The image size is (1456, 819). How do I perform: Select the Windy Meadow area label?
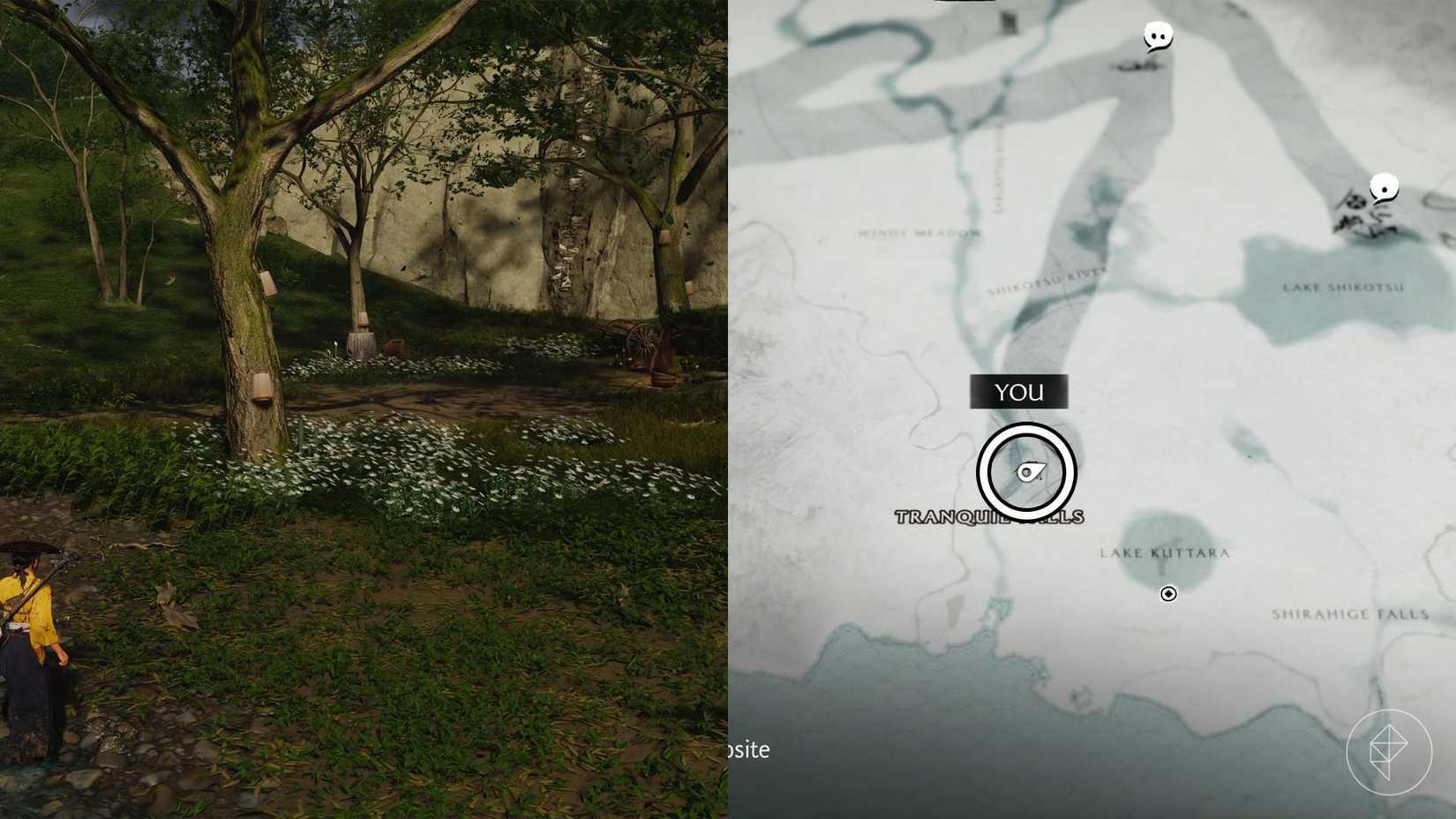point(918,234)
